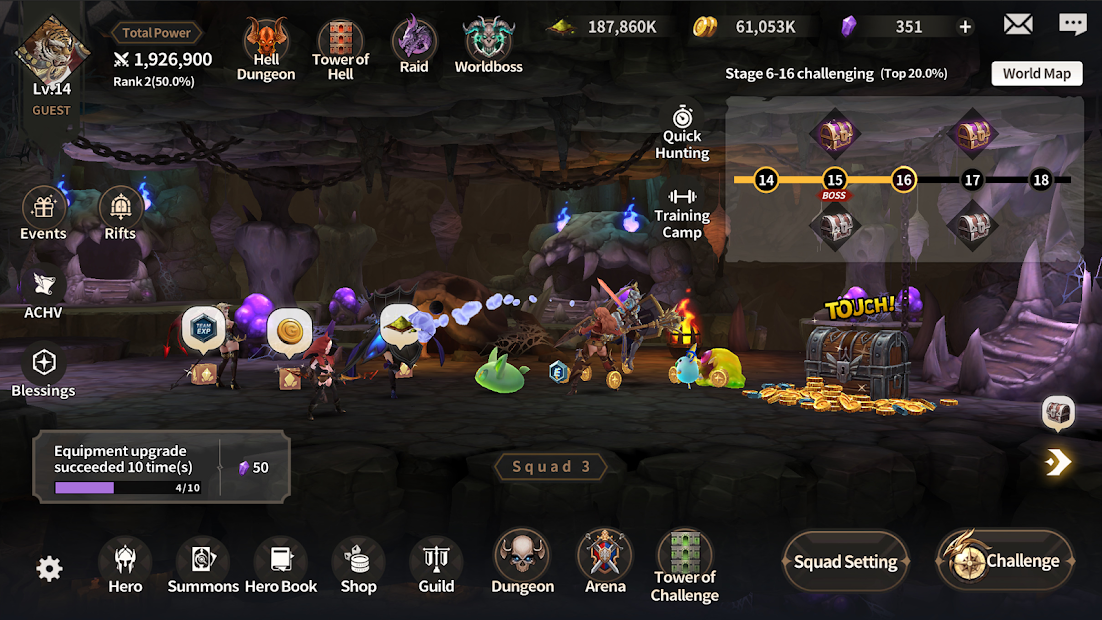The image size is (1102, 620).
Task: Open the World Map
Action: (x=1036, y=73)
